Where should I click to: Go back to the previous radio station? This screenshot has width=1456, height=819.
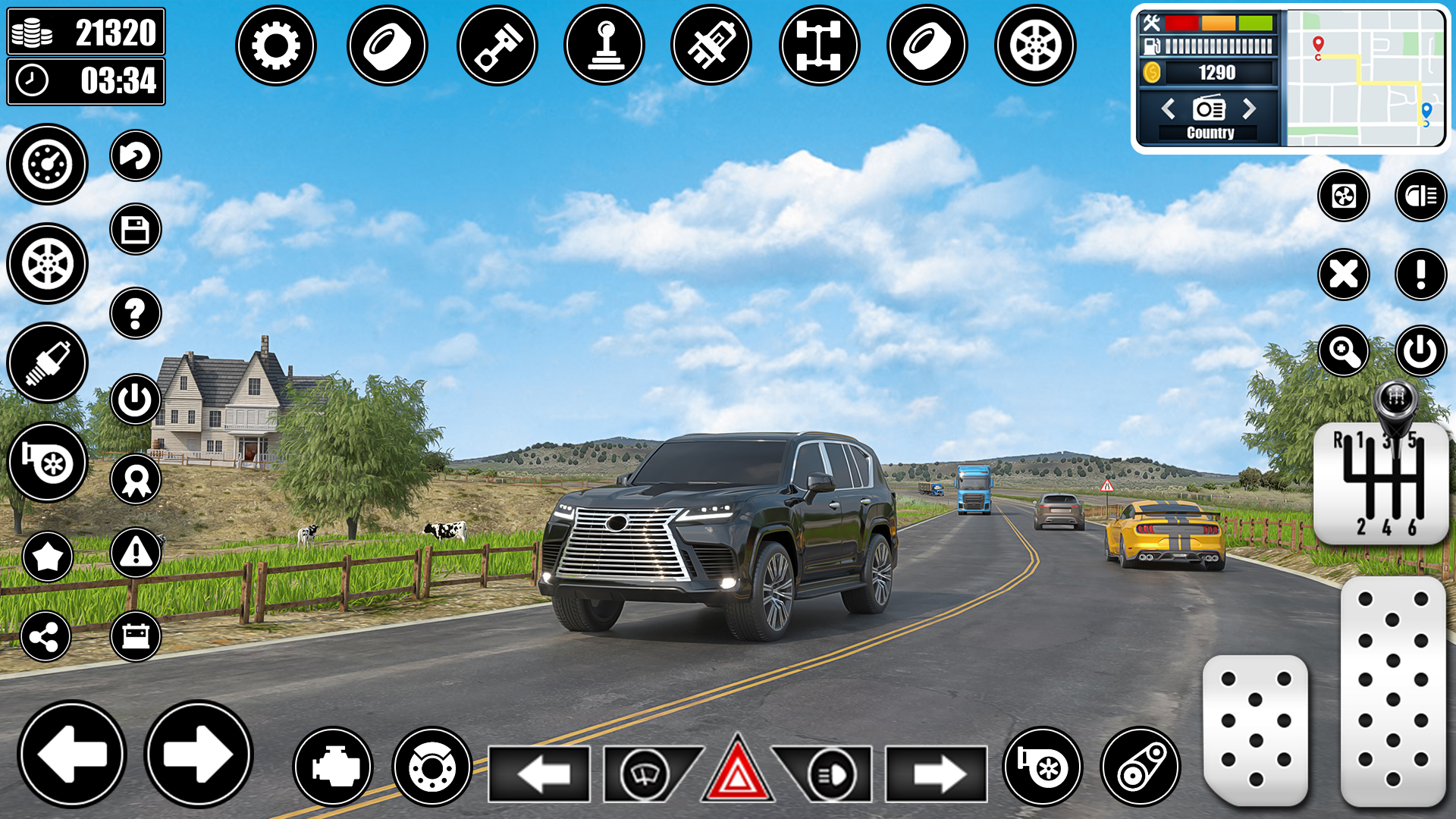(1168, 109)
